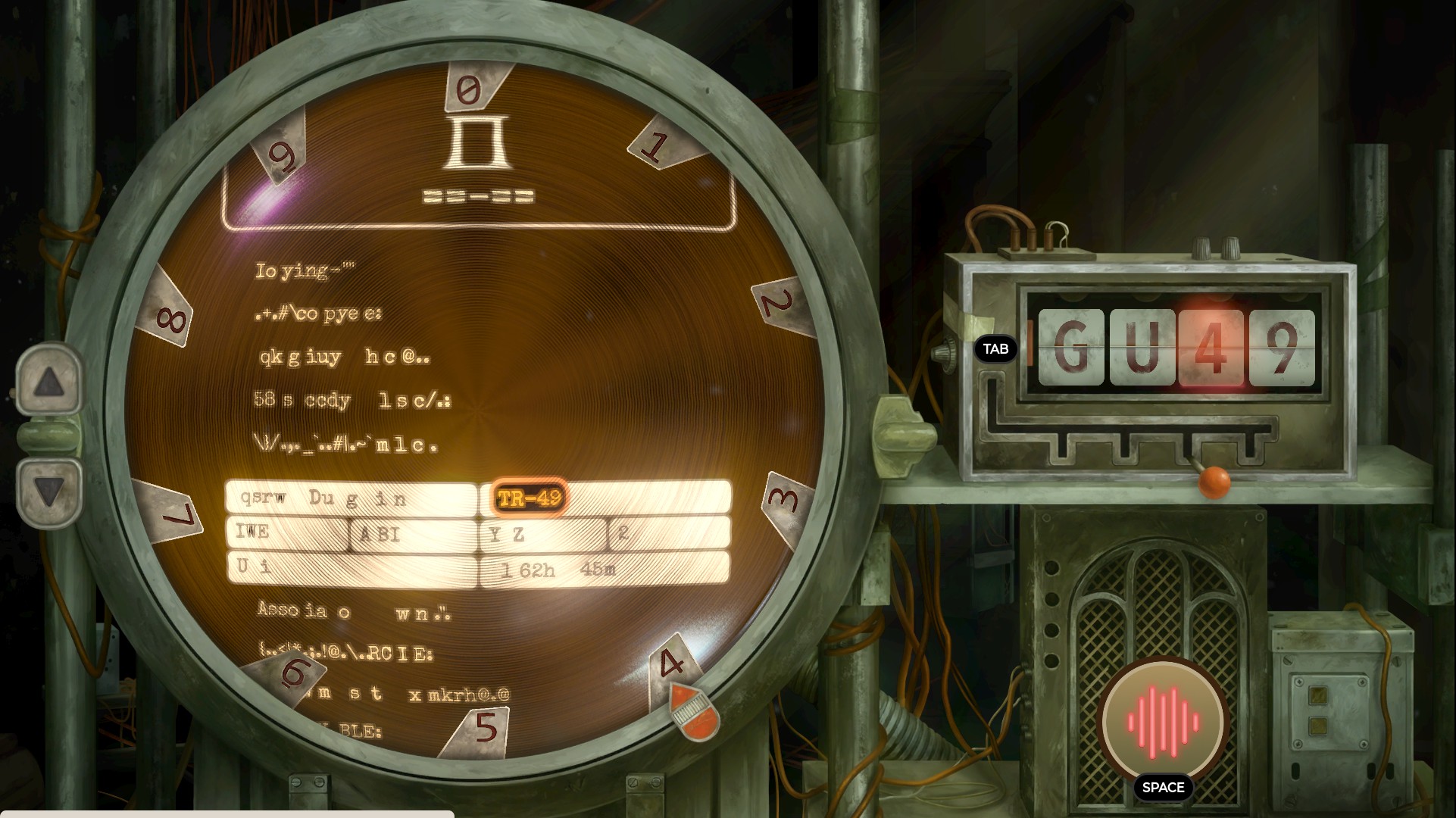Select the 9 tile in the code display
Viewport: 1456px width, 818px height.
(1282, 348)
